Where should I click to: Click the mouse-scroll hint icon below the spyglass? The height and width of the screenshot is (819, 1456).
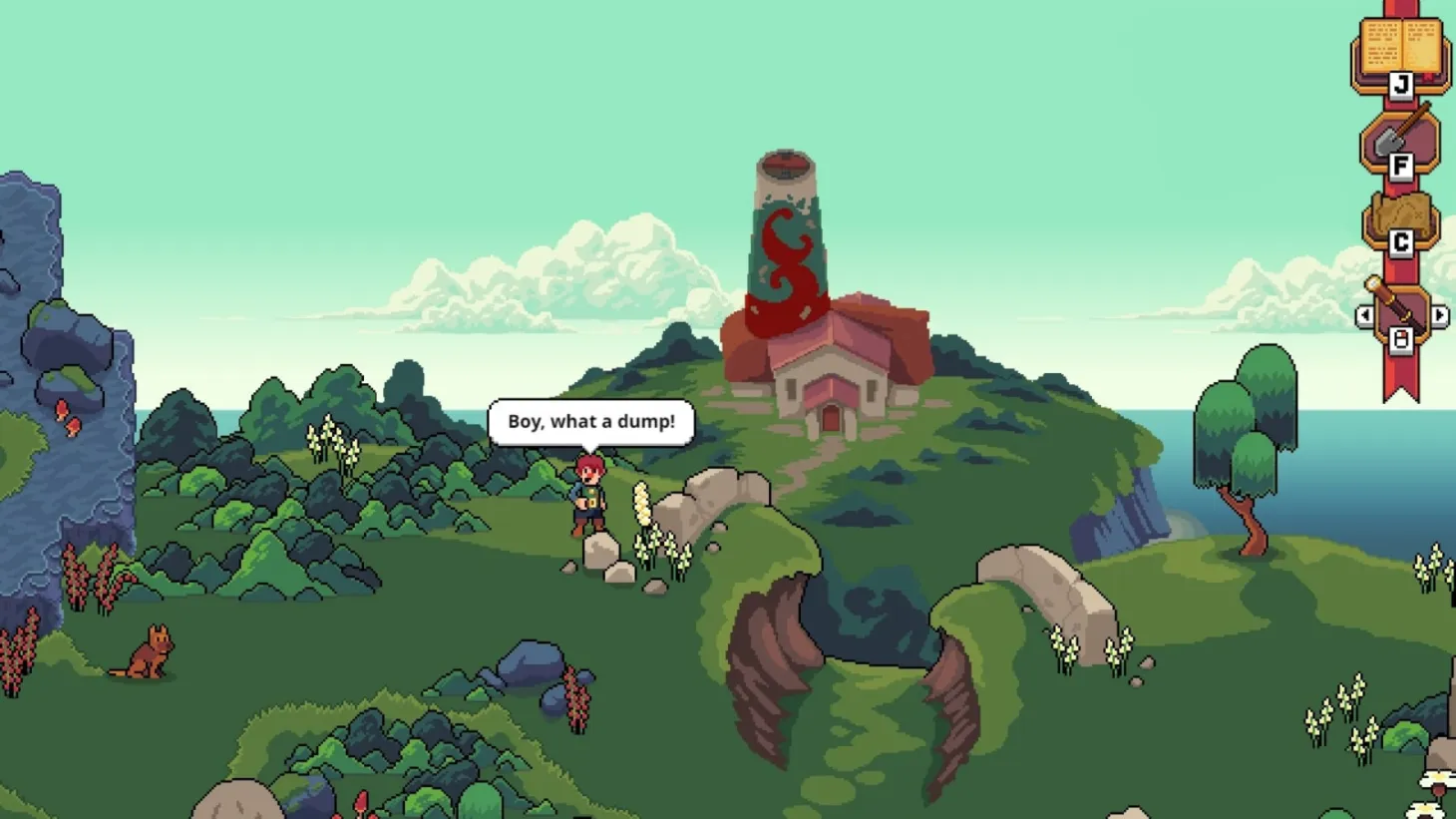coord(1400,342)
